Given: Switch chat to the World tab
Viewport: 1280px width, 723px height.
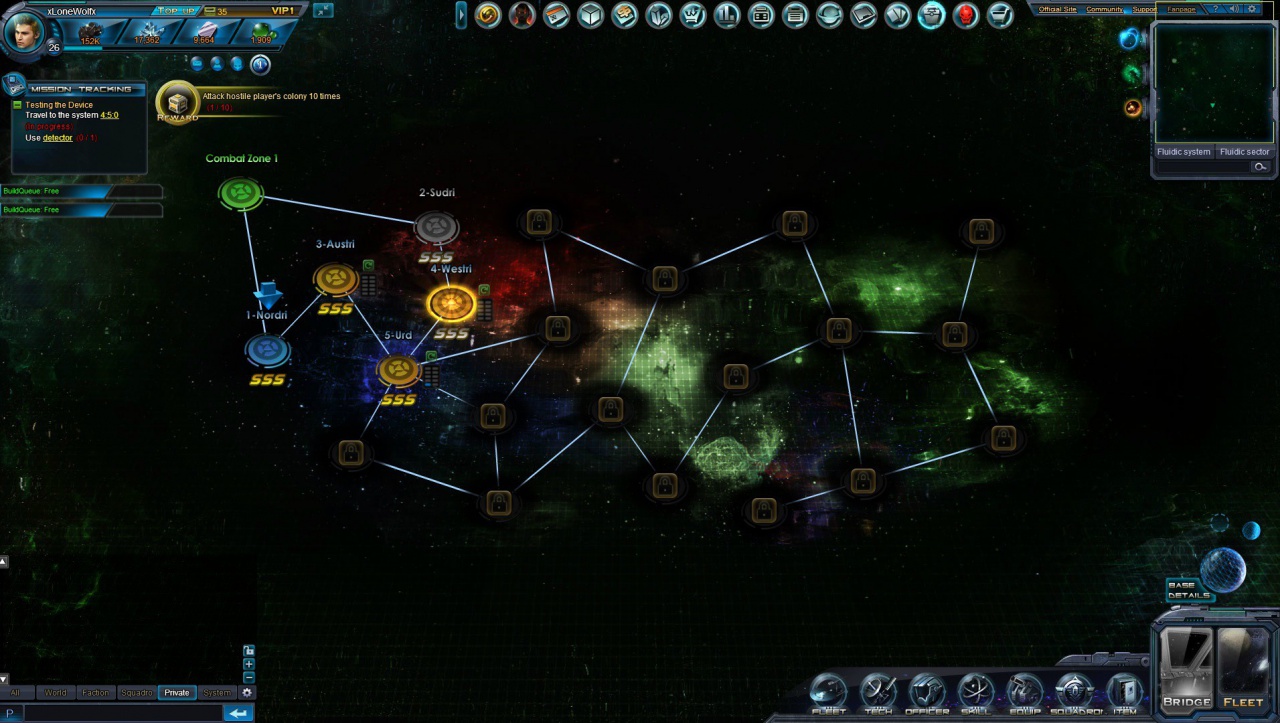Looking at the screenshot, I should 55,692.
